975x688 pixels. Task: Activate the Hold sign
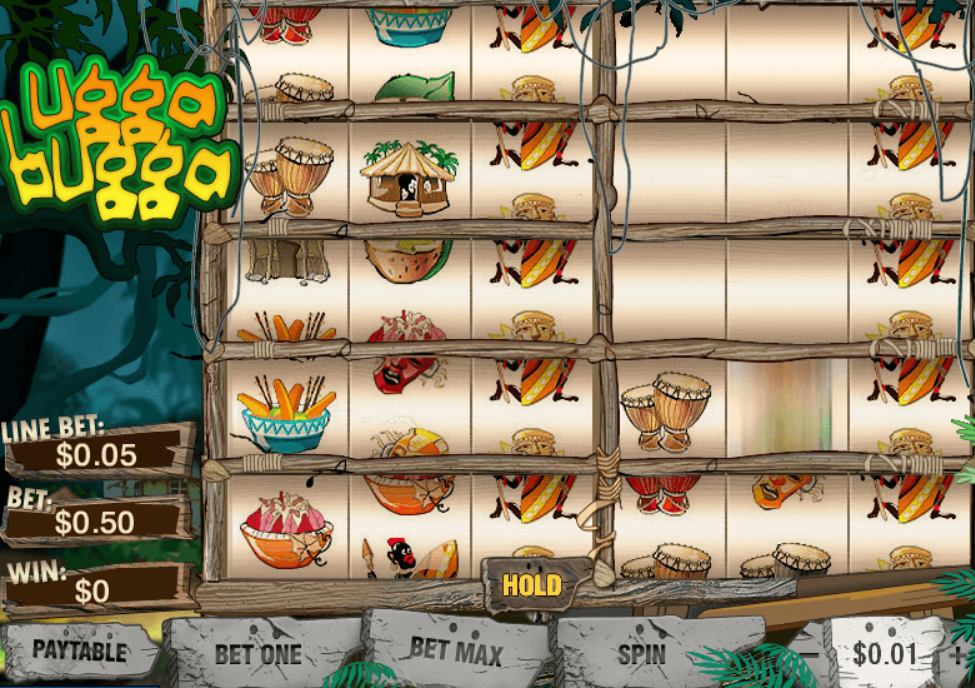coord(532,585)
